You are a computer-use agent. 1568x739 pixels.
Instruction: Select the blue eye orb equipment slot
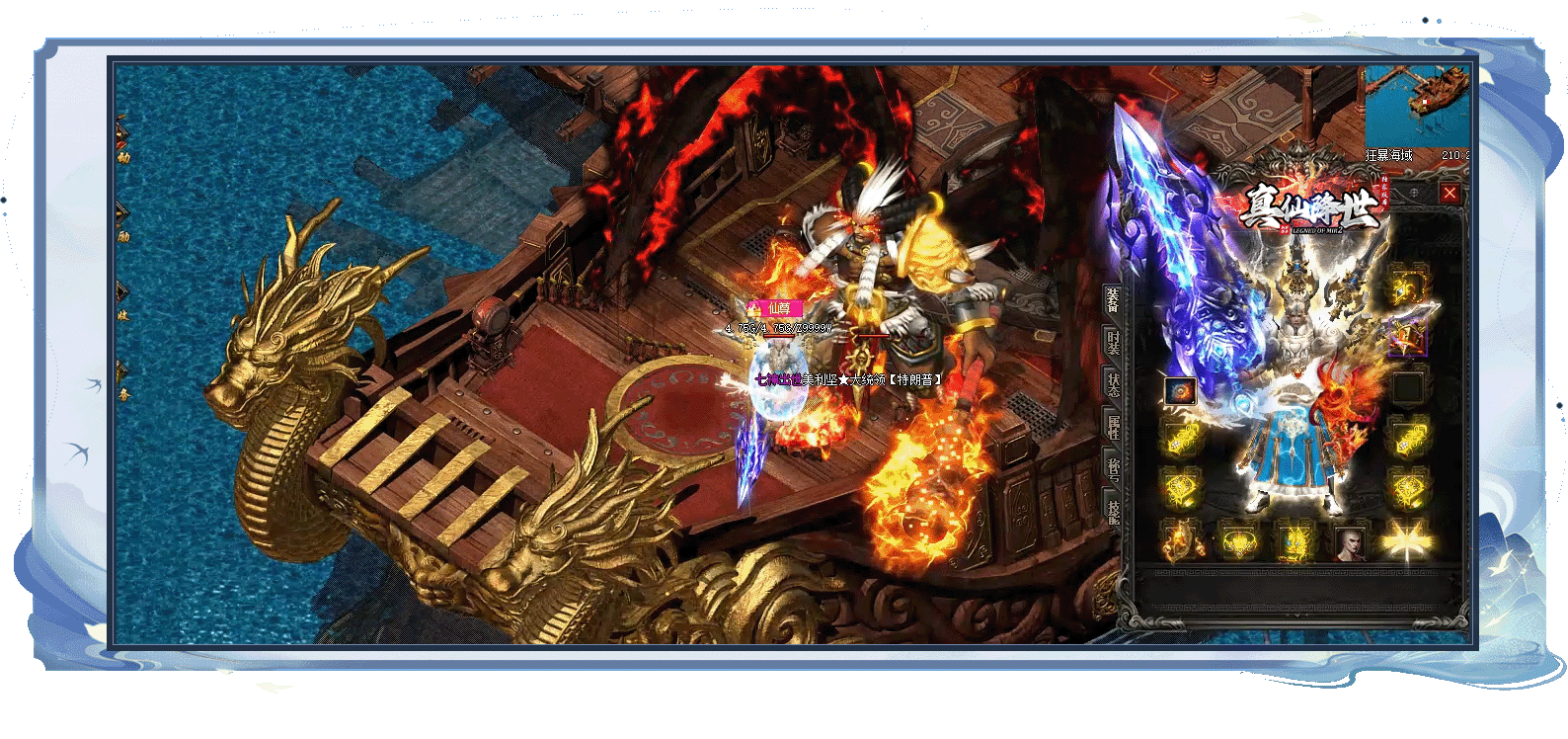1180,391
